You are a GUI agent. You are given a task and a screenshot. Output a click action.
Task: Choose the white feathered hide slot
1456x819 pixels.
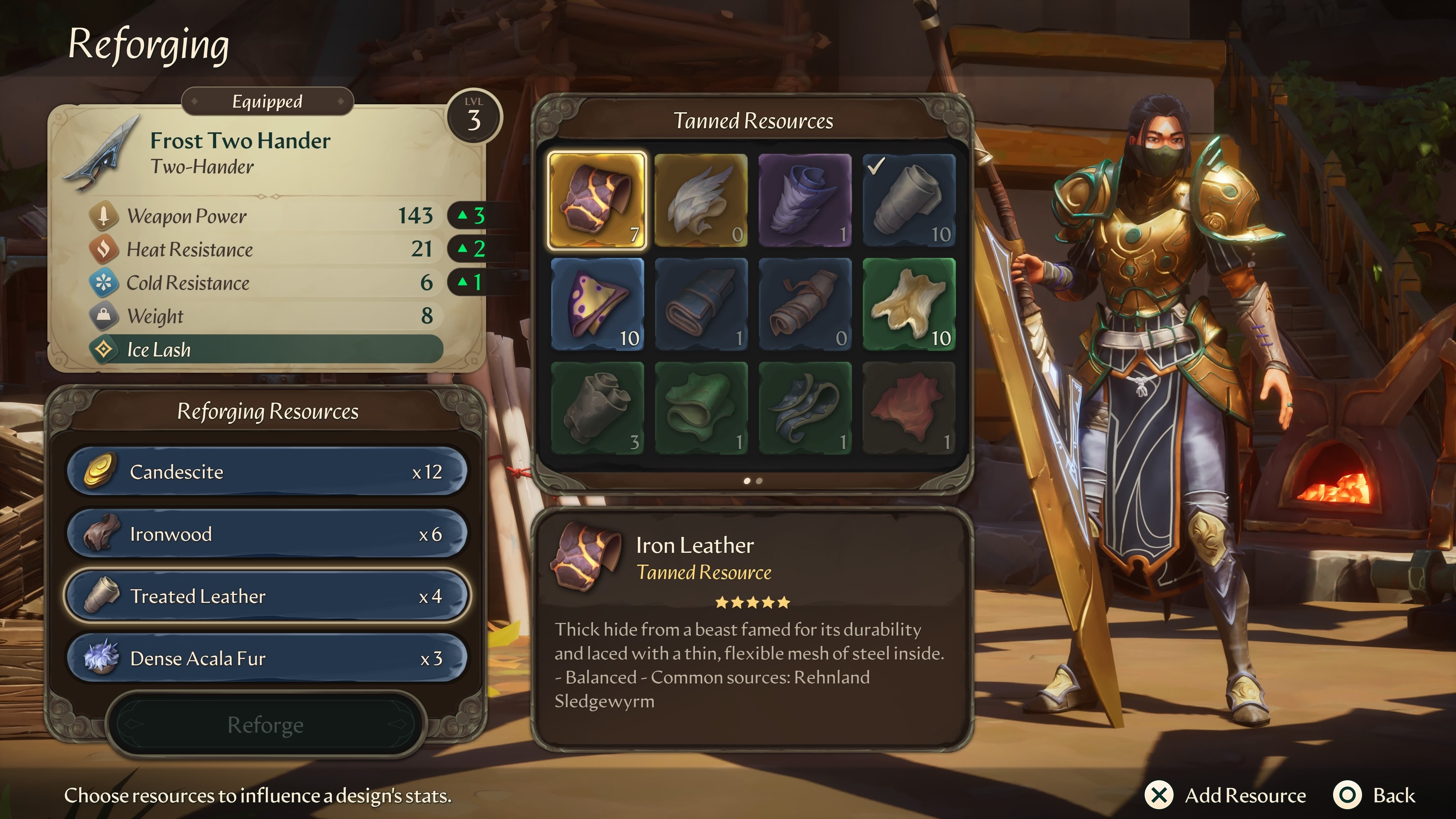[701, 200]
